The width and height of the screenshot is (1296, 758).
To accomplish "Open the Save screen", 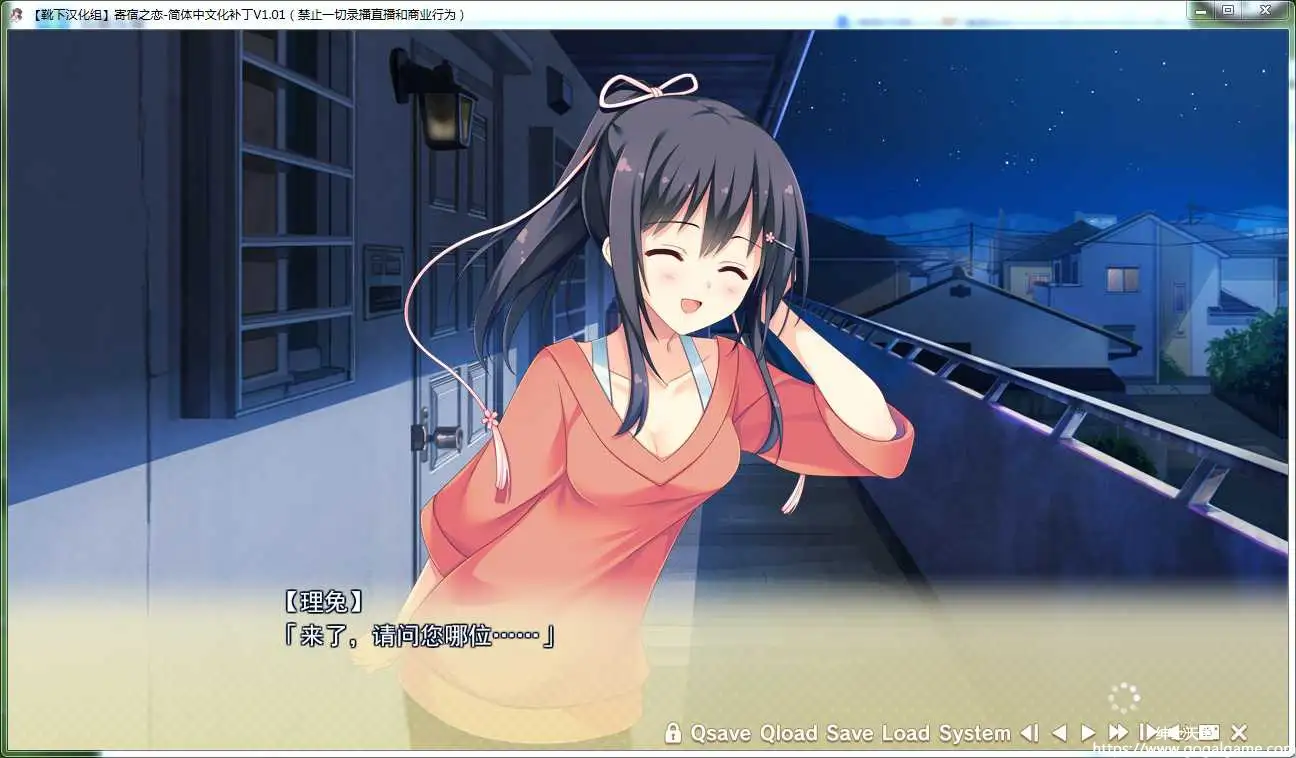I will point(851,732).
